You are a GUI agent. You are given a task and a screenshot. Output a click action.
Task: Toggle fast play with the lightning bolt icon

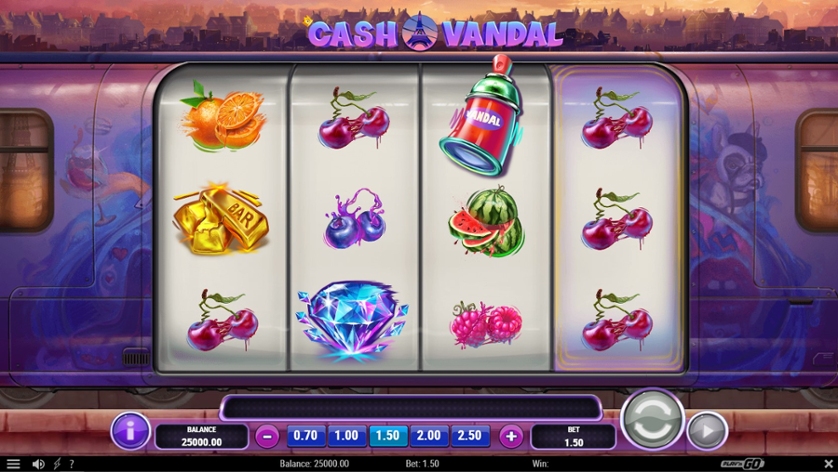coord(57,464)
